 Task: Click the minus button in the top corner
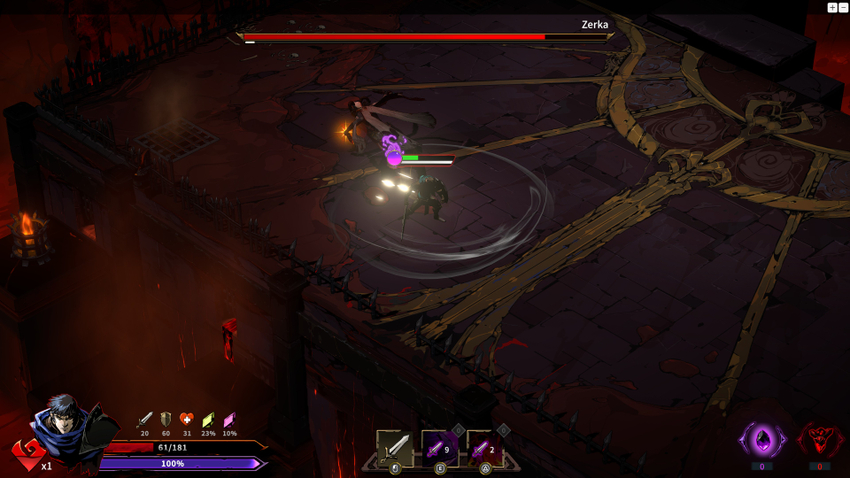pyautogui.click(x=843, y=7)
